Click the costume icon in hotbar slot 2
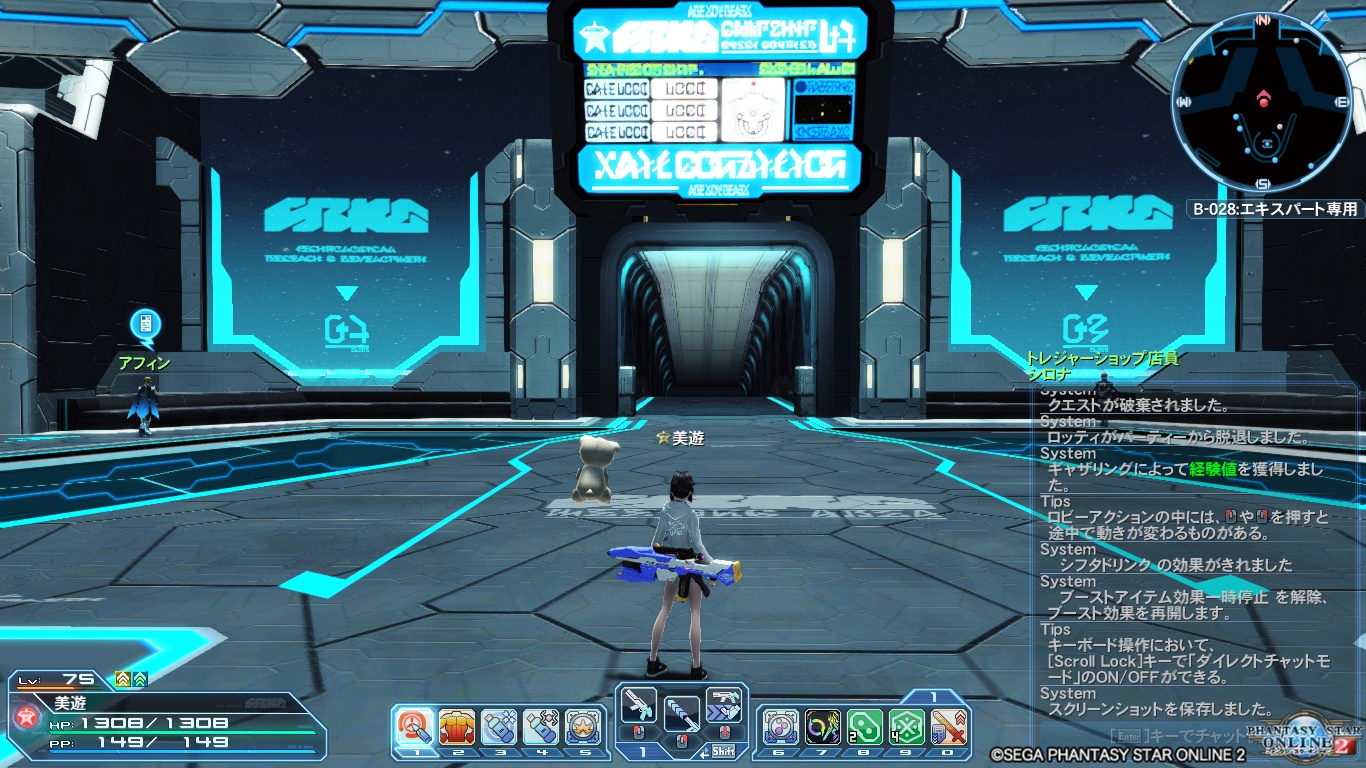Image resolution: width=1366 pixels, height=768 pixels. [x=414, y=723]
